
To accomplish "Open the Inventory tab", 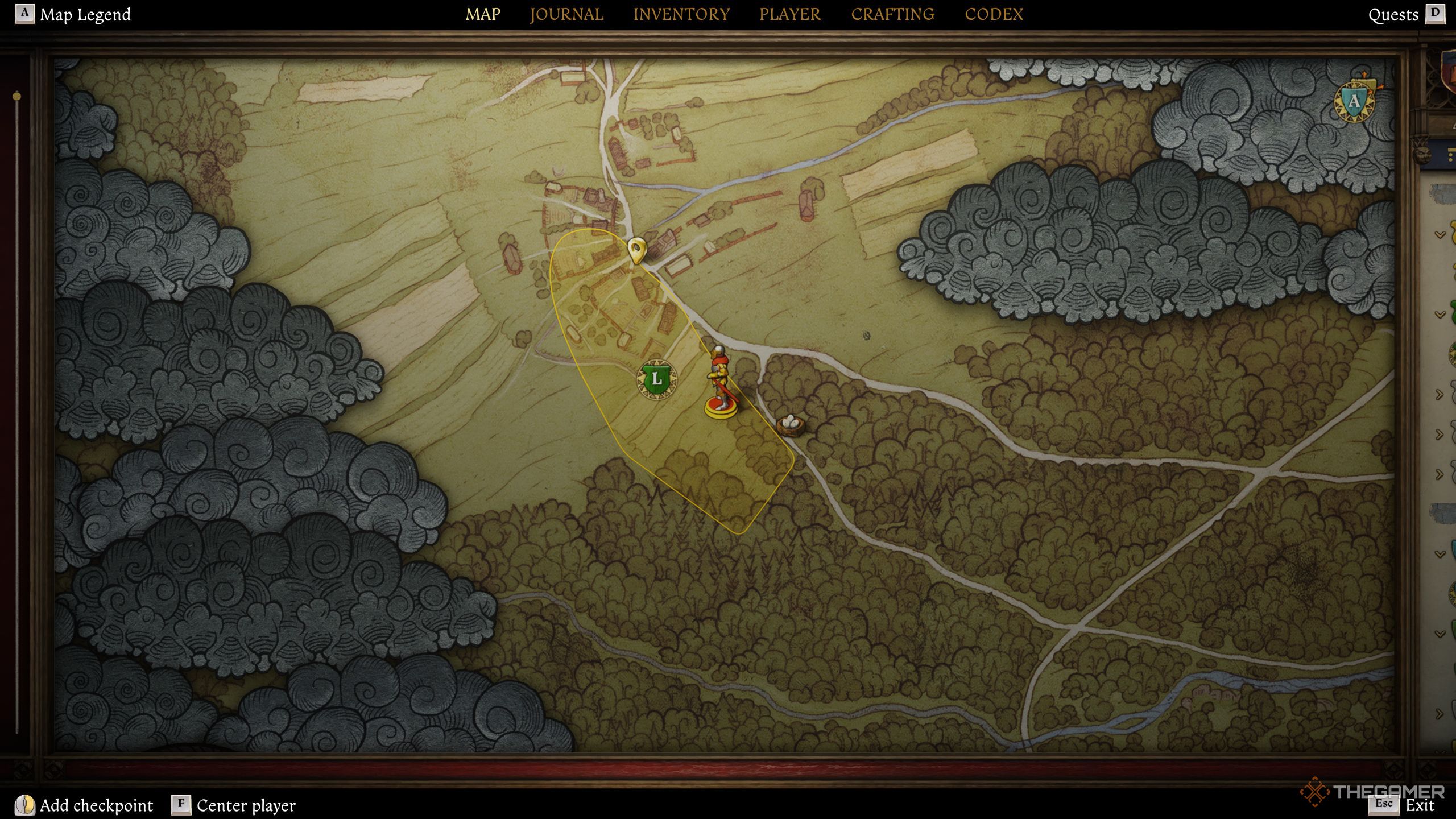I will 681,14.
